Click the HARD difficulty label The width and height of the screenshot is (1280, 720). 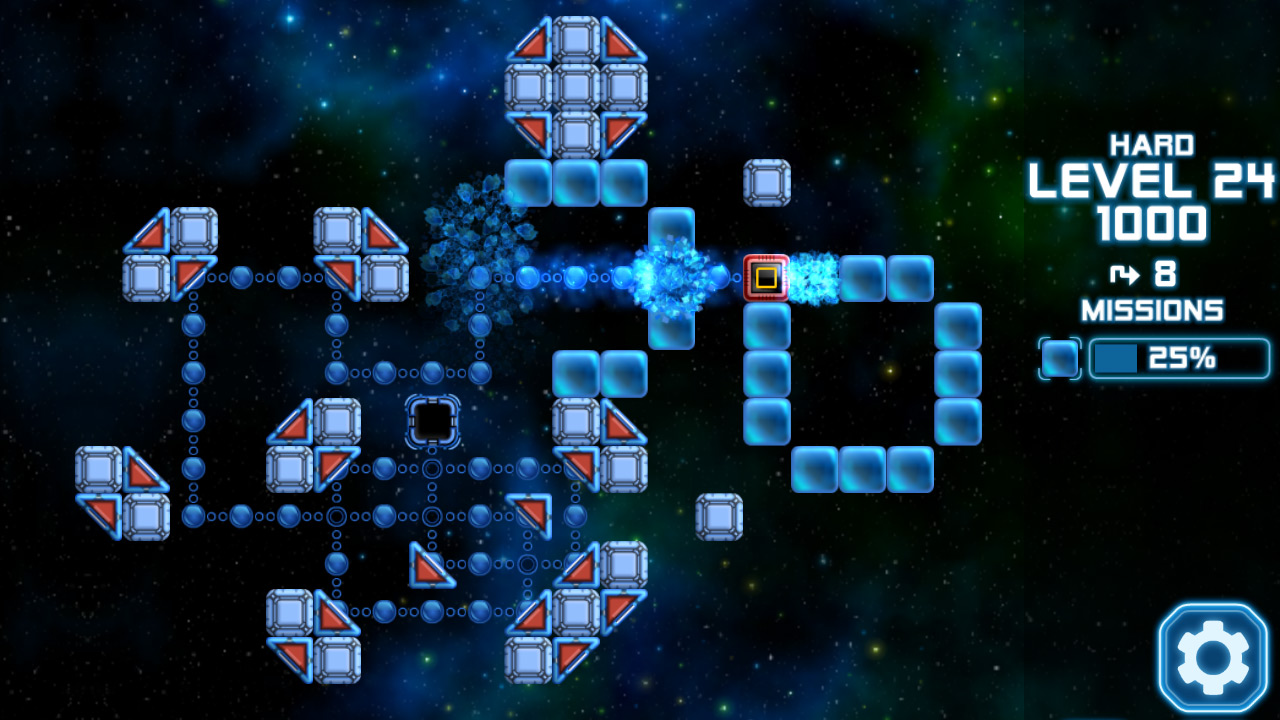[1152, 145]
